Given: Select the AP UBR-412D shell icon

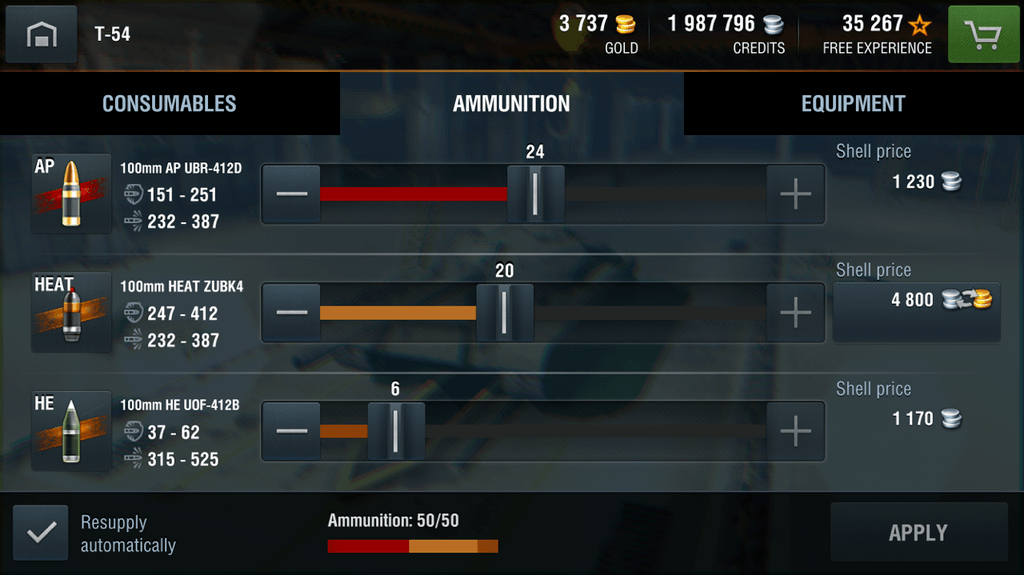Looking at the screenshot, I should [70, 193].
